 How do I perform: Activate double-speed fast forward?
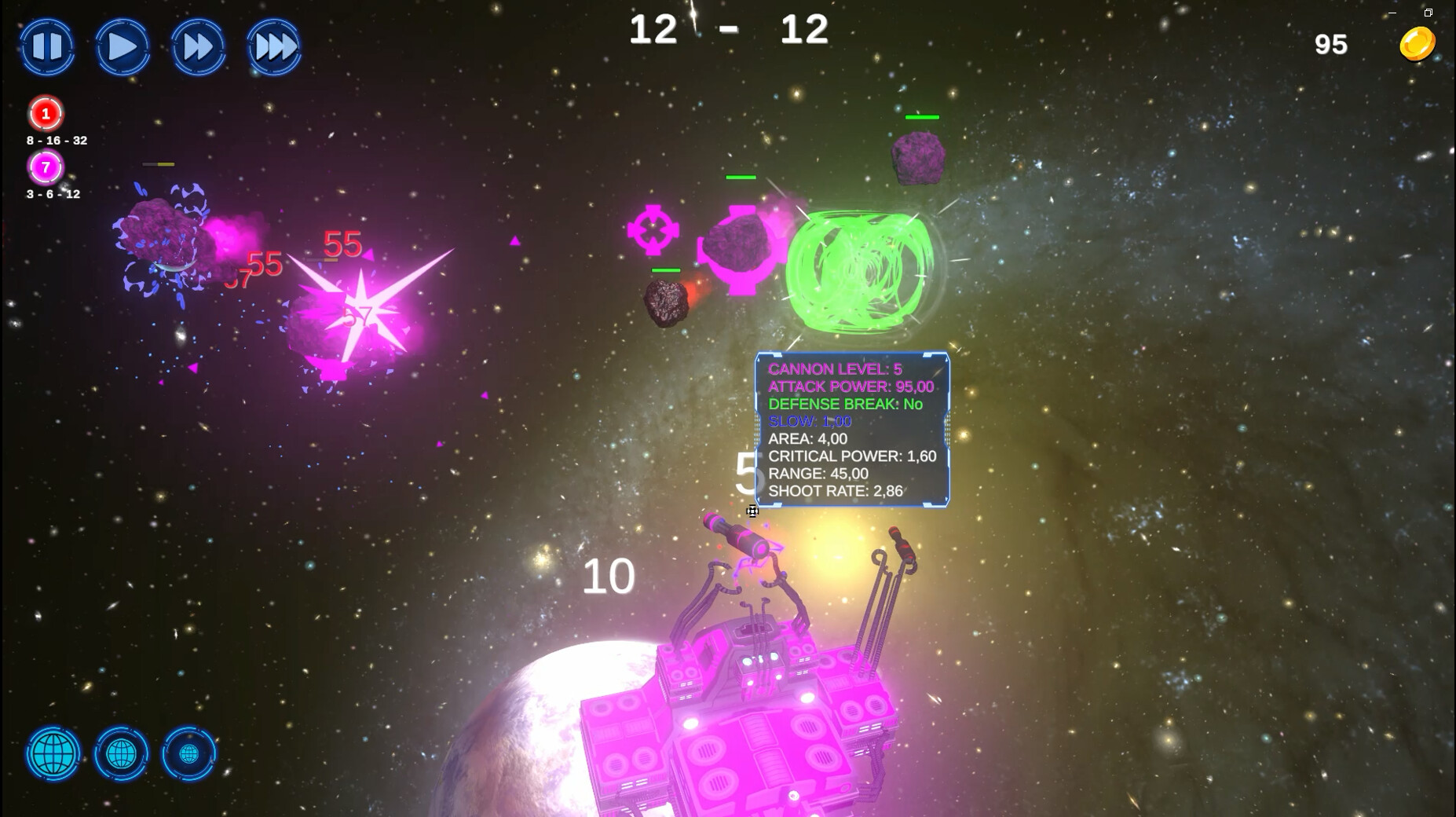(199, 47)
